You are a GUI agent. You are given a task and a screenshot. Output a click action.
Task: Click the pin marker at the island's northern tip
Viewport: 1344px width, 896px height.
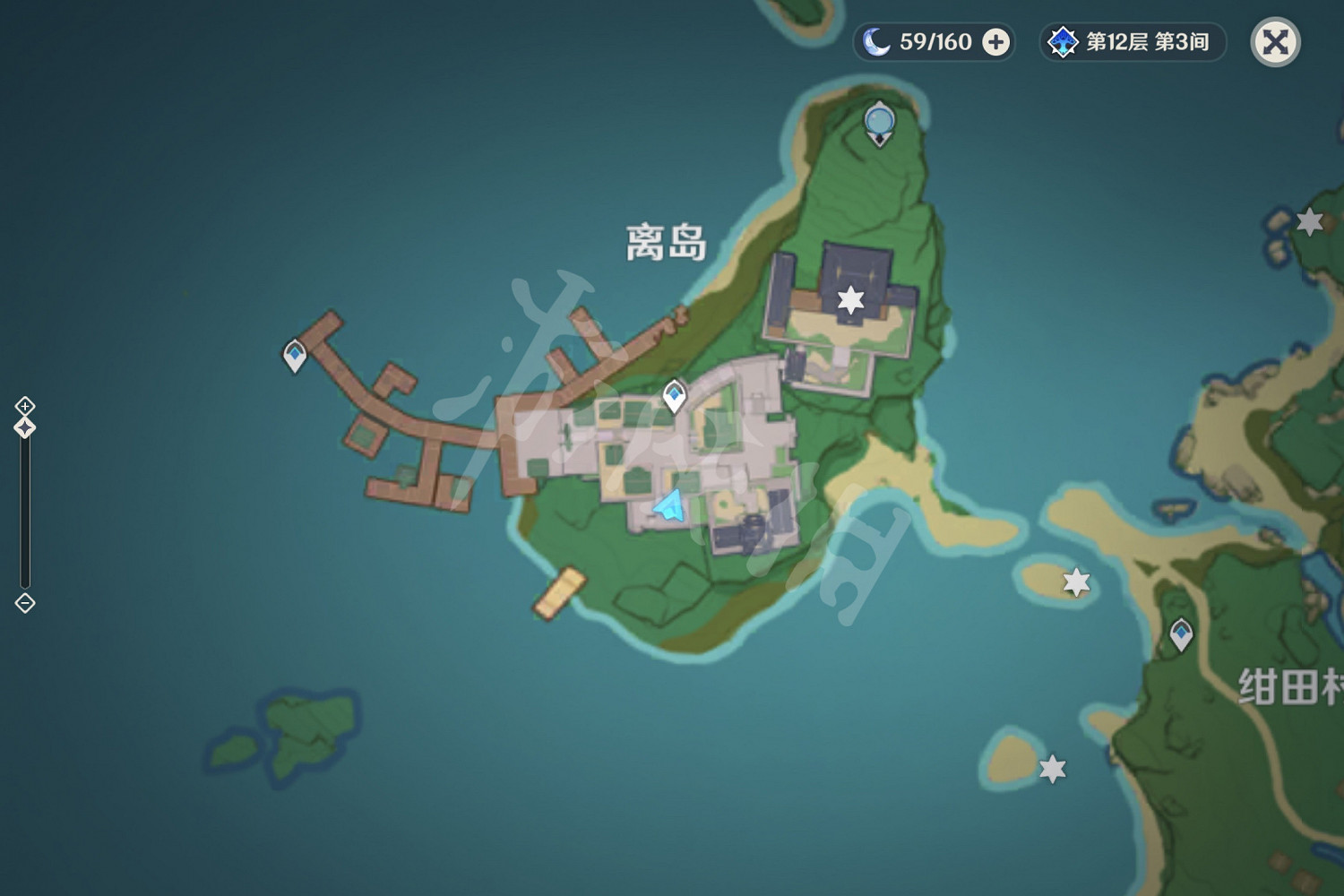pyautogui.click(x=879, y=119)
